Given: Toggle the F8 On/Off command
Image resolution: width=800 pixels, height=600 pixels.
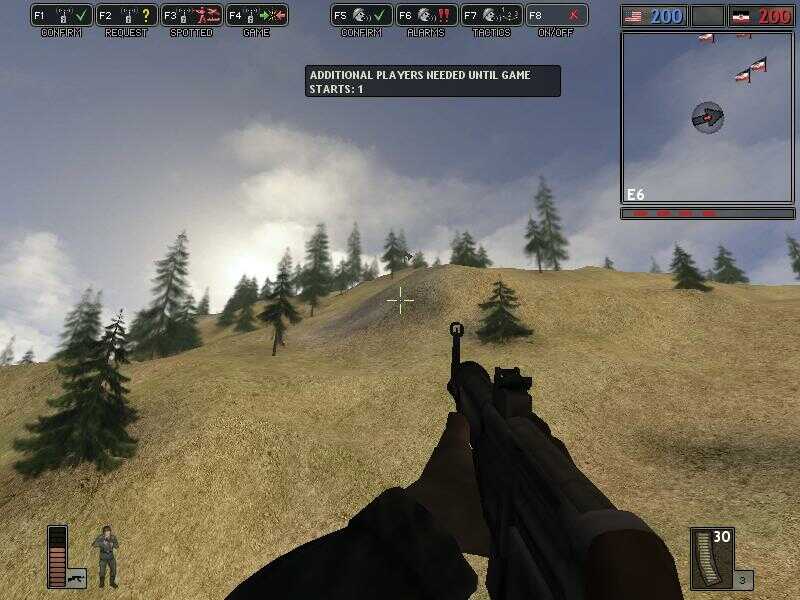Looking at the screenshot, I should [556, 16].
